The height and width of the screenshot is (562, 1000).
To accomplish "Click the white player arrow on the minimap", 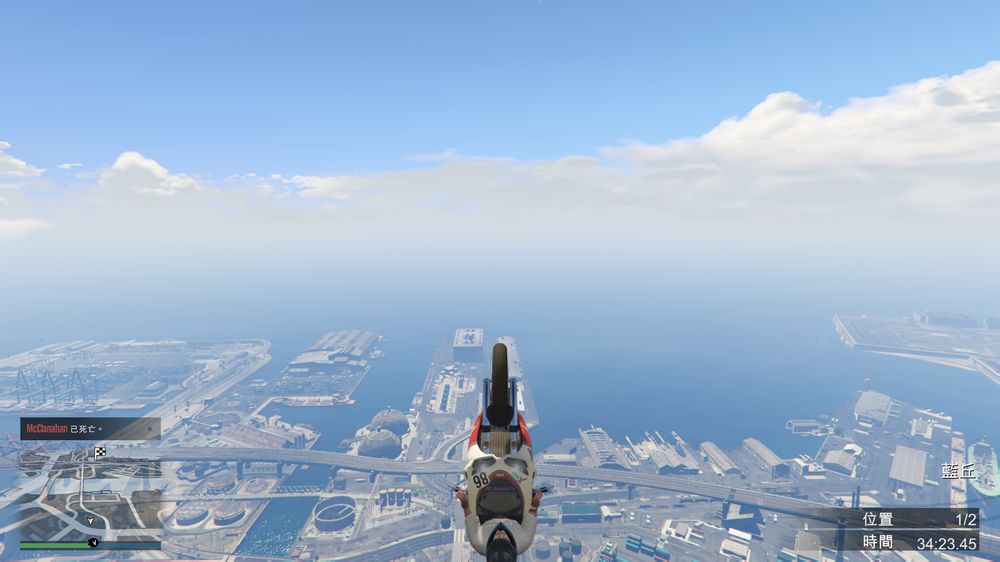I will tap(91, 520).
